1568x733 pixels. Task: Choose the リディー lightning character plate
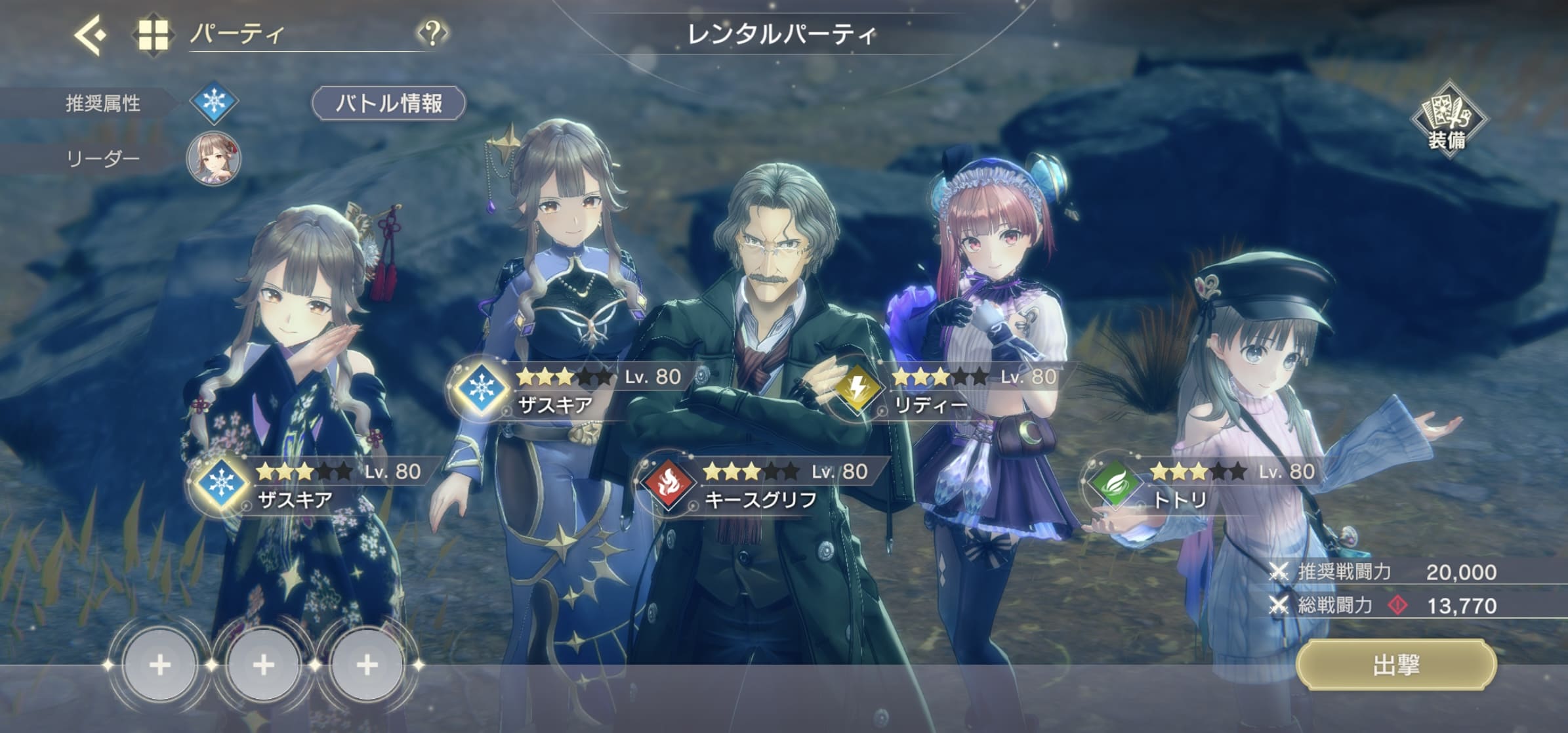coord(945,390)
